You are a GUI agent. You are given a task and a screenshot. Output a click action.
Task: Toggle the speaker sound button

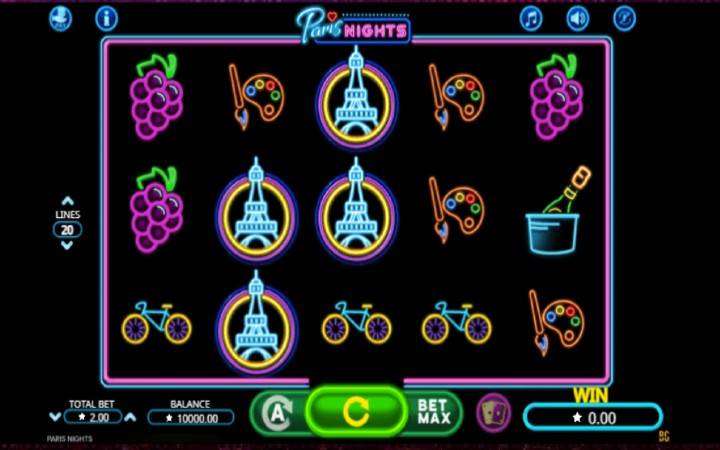[x=578, y=18]
